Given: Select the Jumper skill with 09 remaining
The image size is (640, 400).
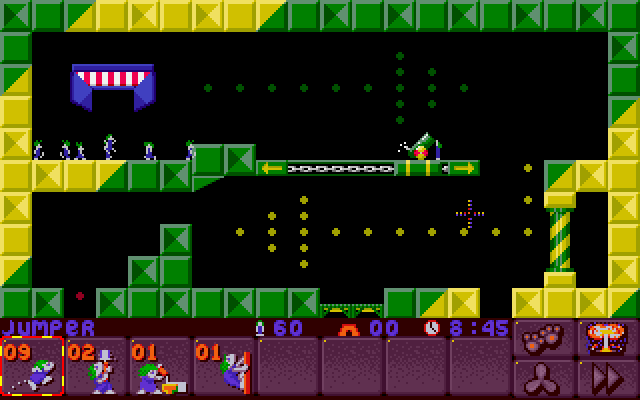Looking at the screenshot, I should point(32,367).
